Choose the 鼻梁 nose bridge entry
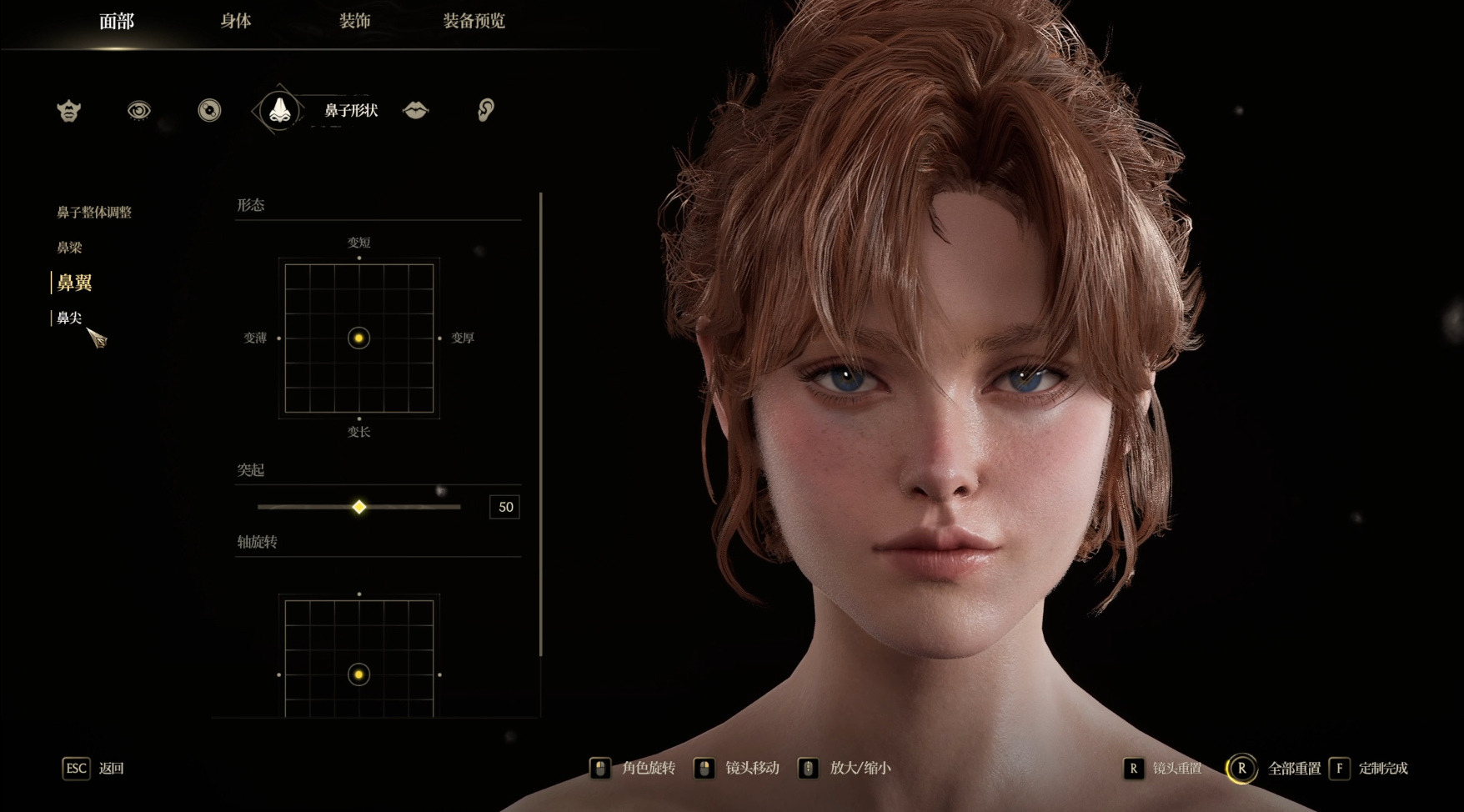 click(69, 248)
